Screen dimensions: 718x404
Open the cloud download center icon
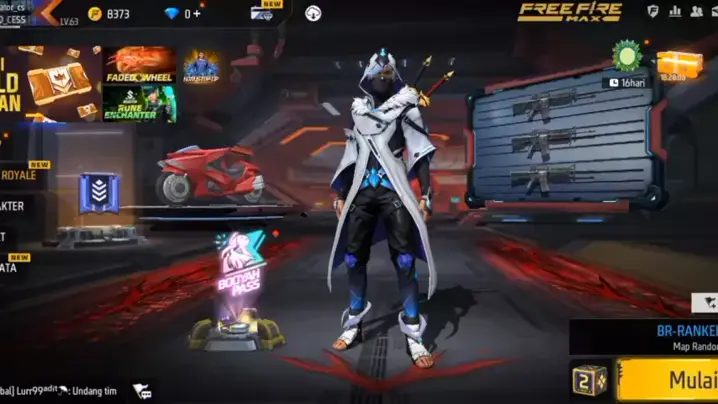313,13
